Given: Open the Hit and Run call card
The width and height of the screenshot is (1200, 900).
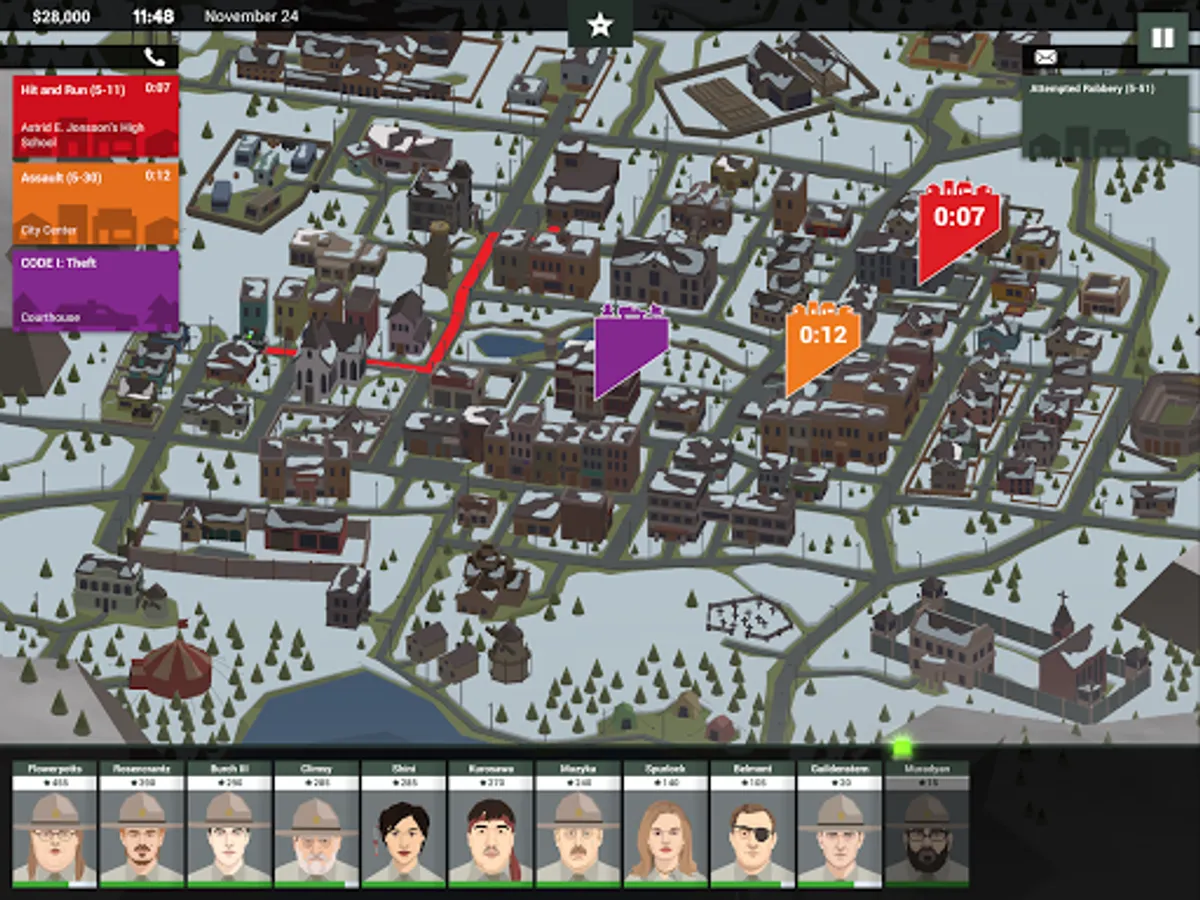Looking at the screenshot, I should pos(95,116).
